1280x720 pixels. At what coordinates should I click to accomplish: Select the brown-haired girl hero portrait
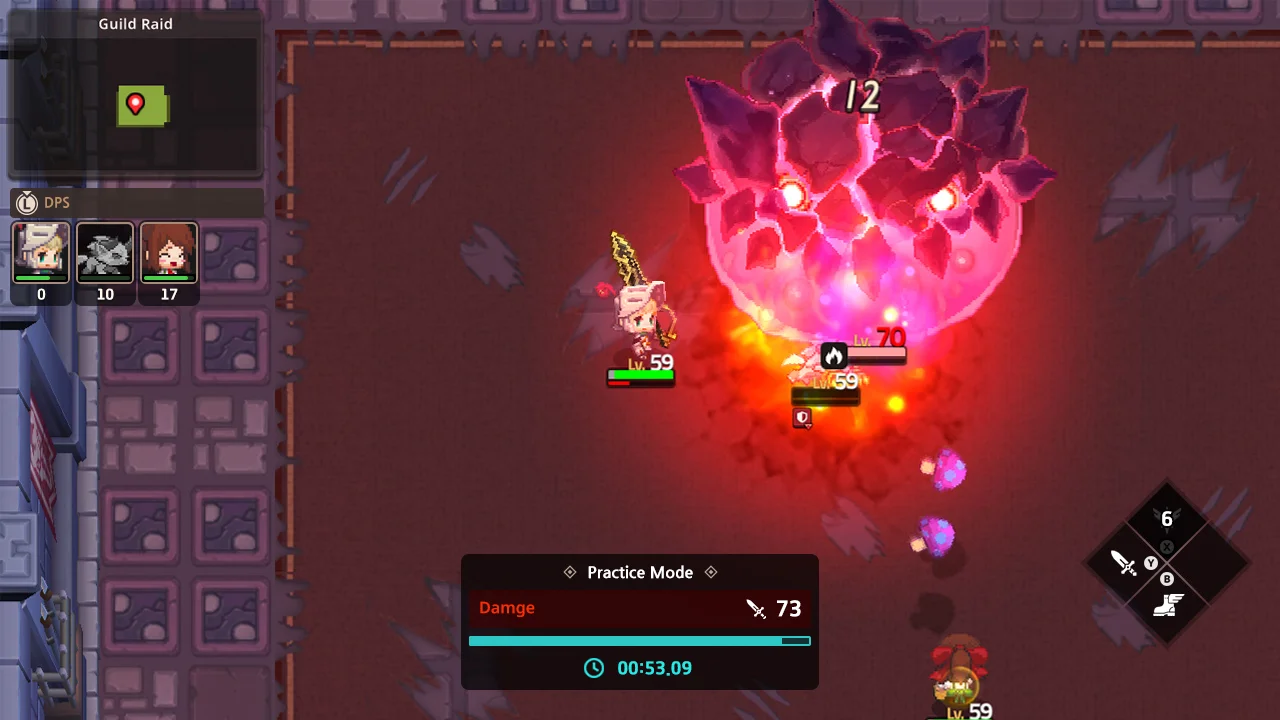click(x=169, y=253)
